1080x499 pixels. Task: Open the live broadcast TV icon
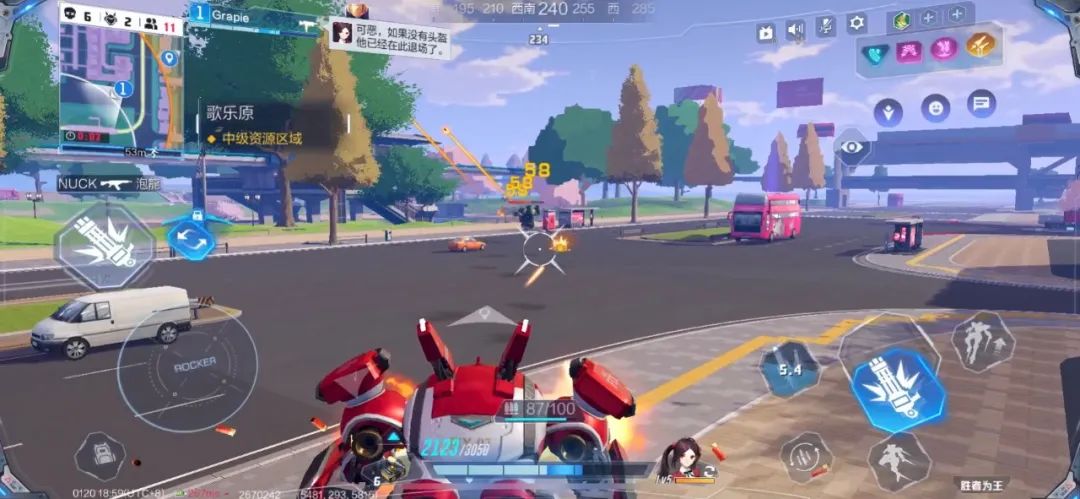766,31
